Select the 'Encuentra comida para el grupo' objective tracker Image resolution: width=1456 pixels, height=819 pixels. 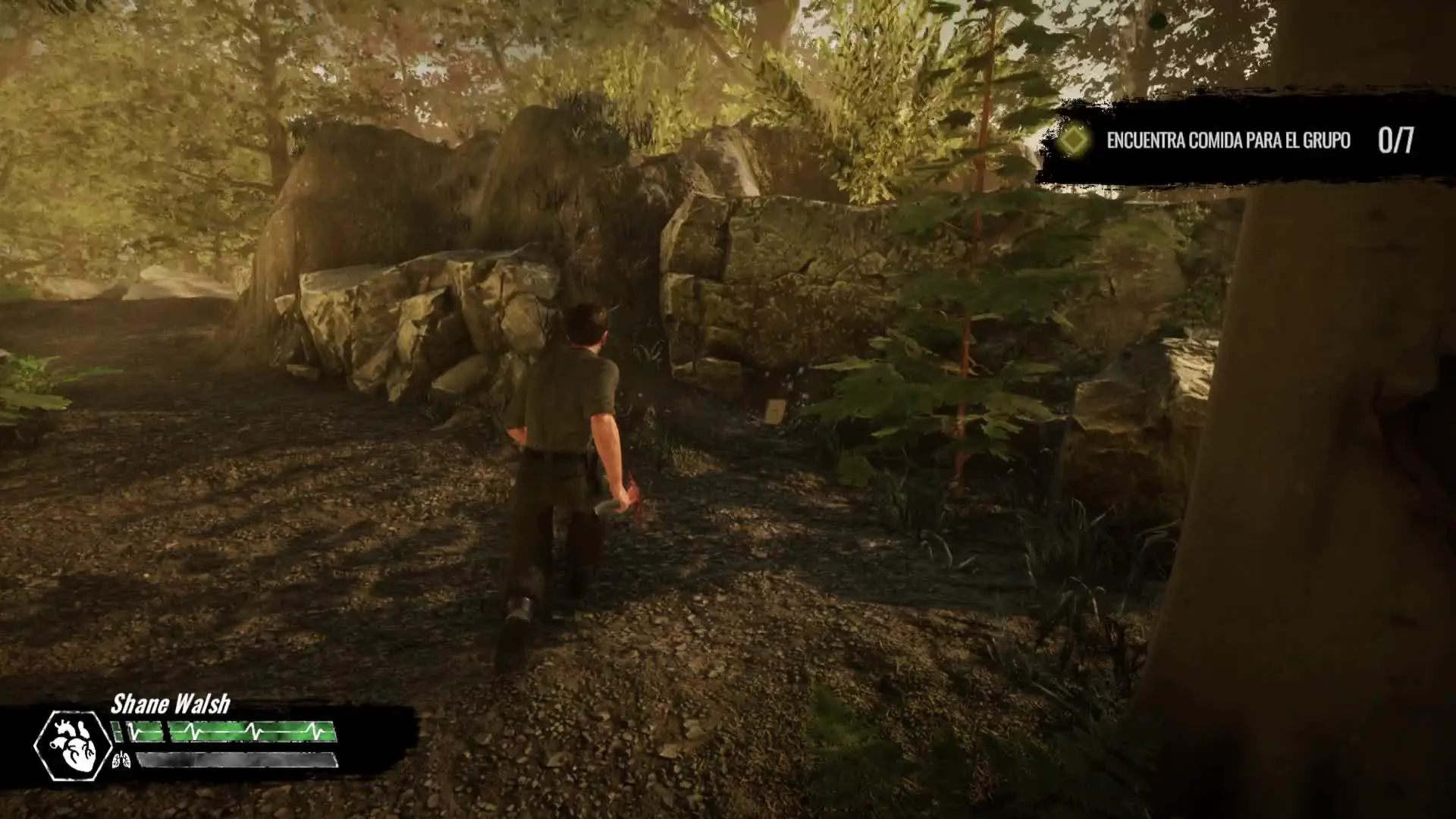click(x=1228, y=140)
